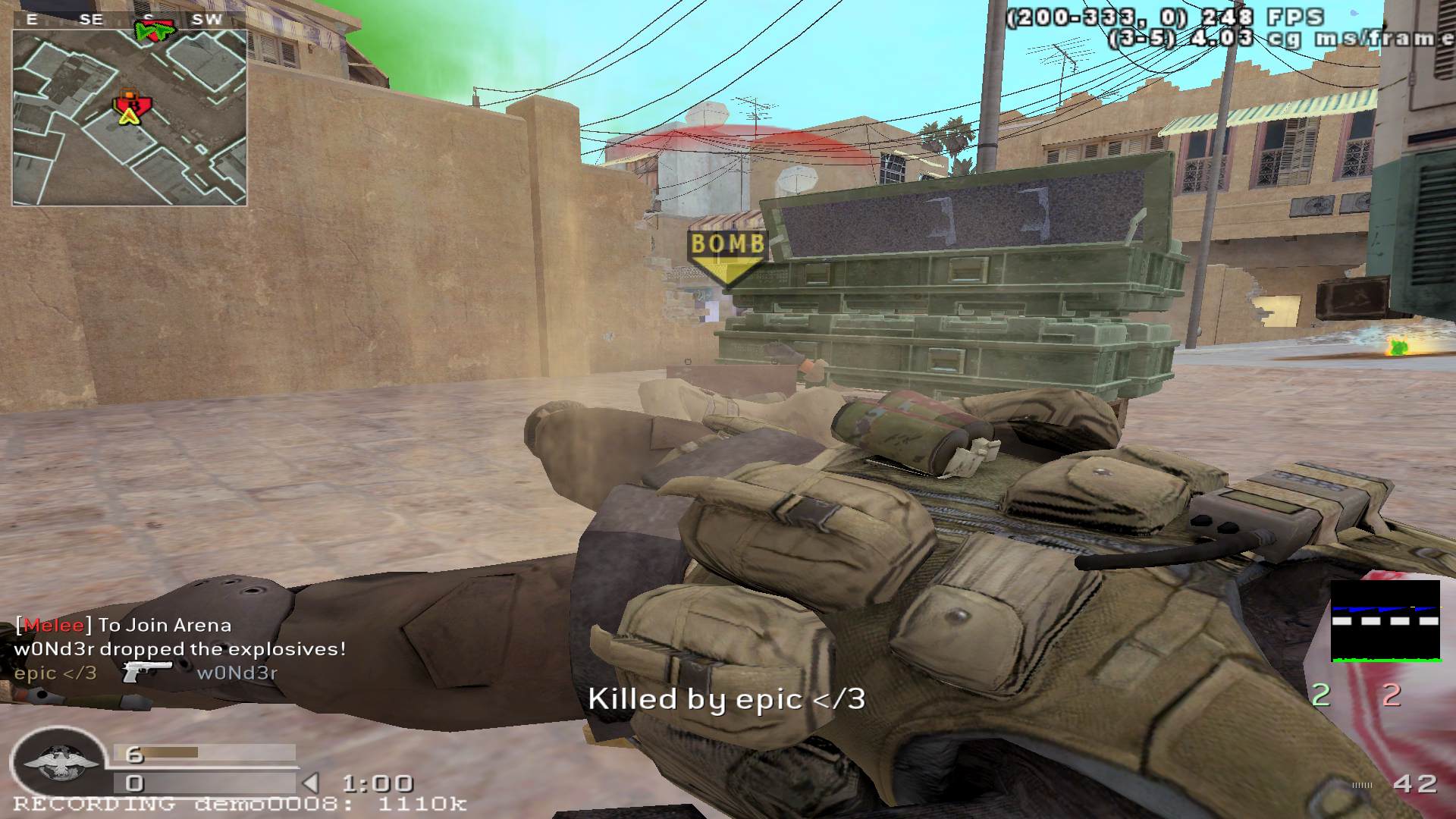Click the compass heading strip

click(x=129, y=20)
